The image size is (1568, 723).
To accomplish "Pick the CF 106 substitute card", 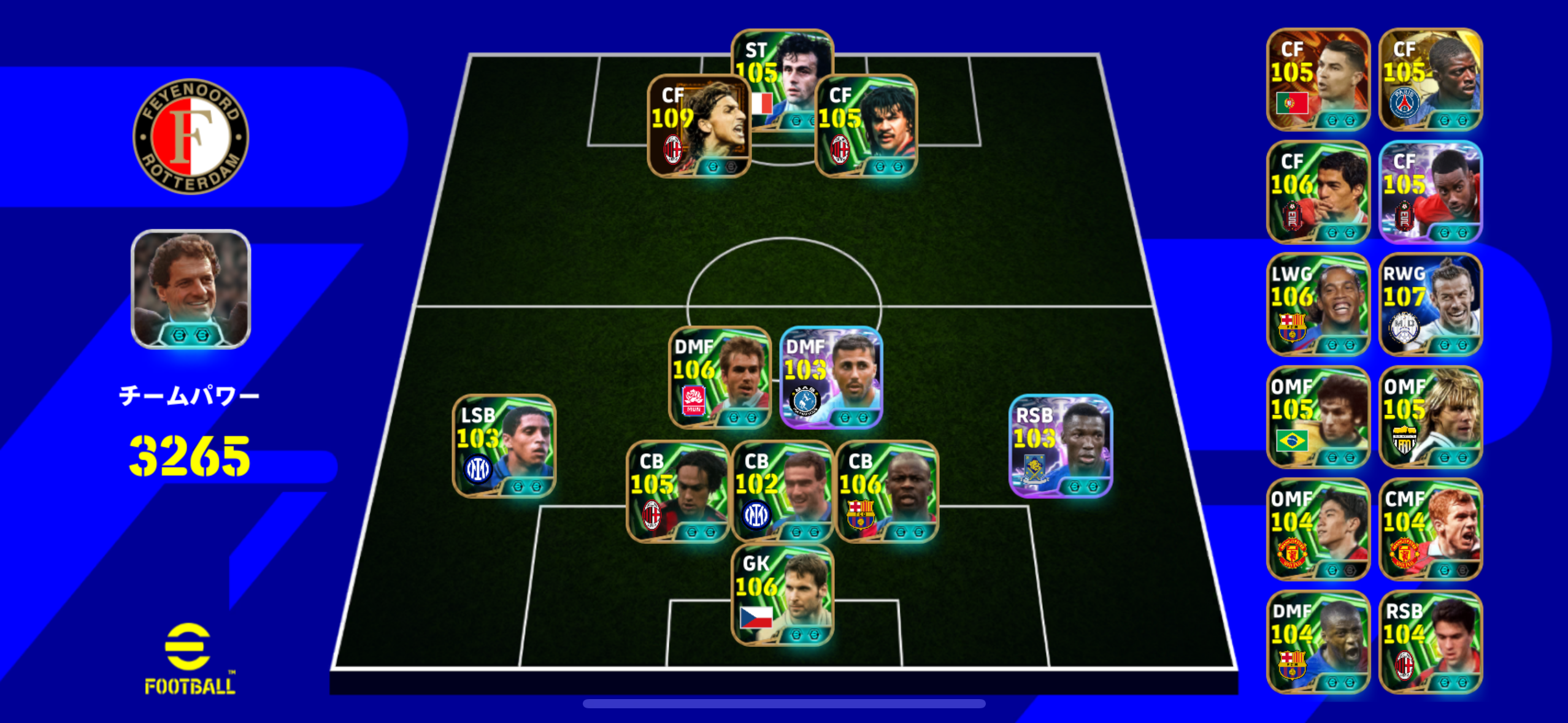I will point(1318,192).
